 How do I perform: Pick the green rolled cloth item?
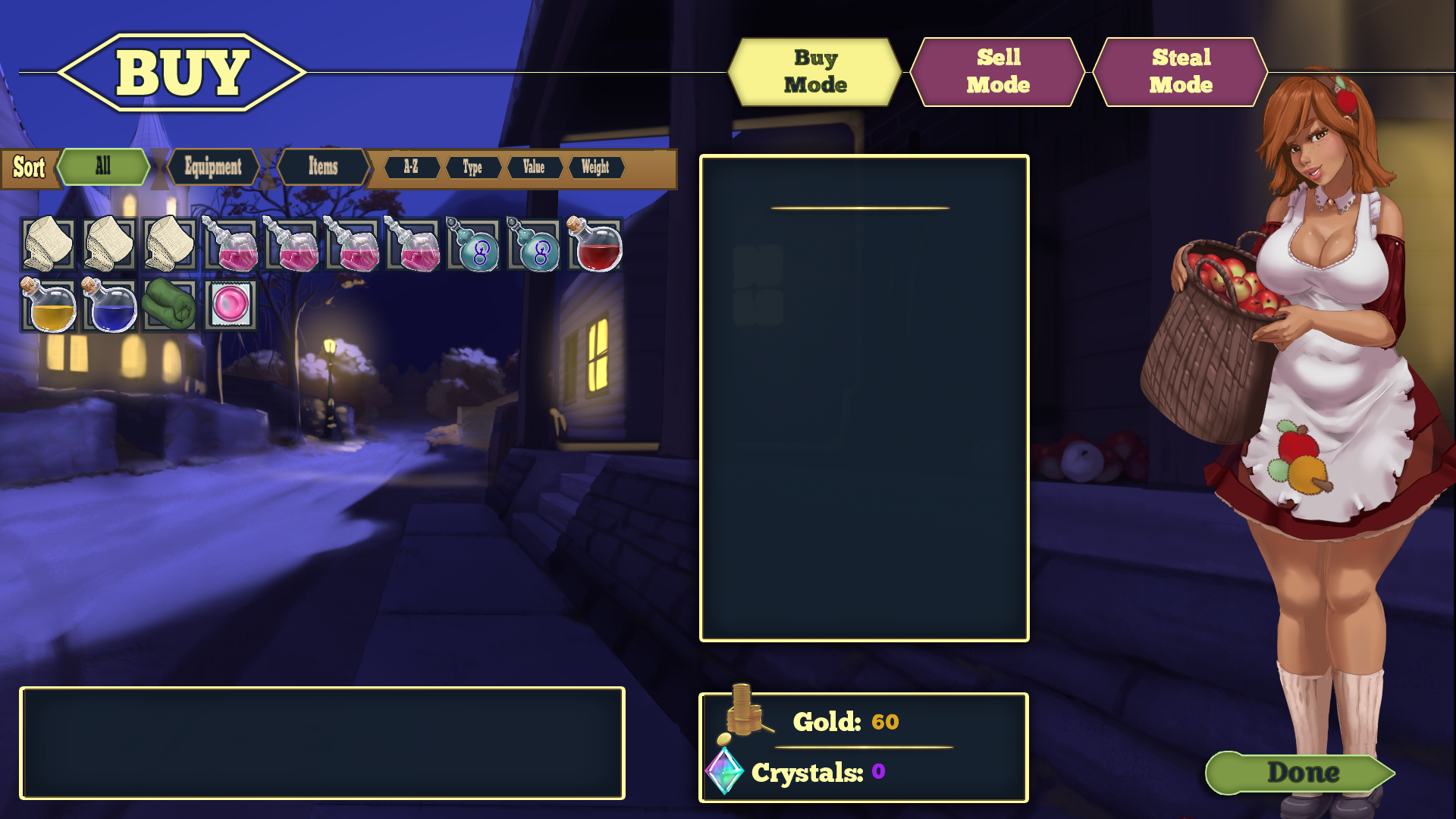click(170, 305)
